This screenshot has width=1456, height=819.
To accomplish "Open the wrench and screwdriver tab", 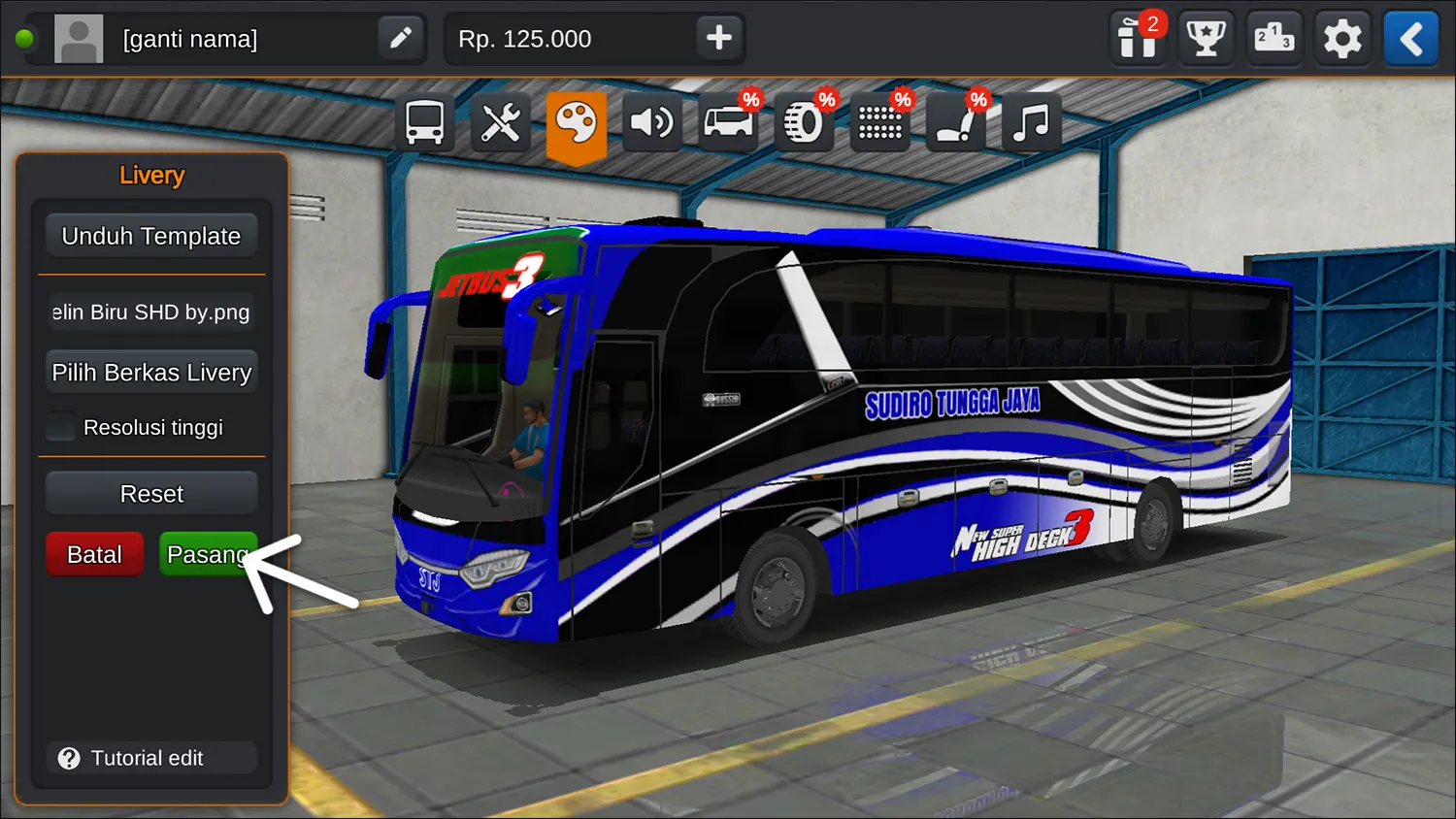I will point(500,123).
